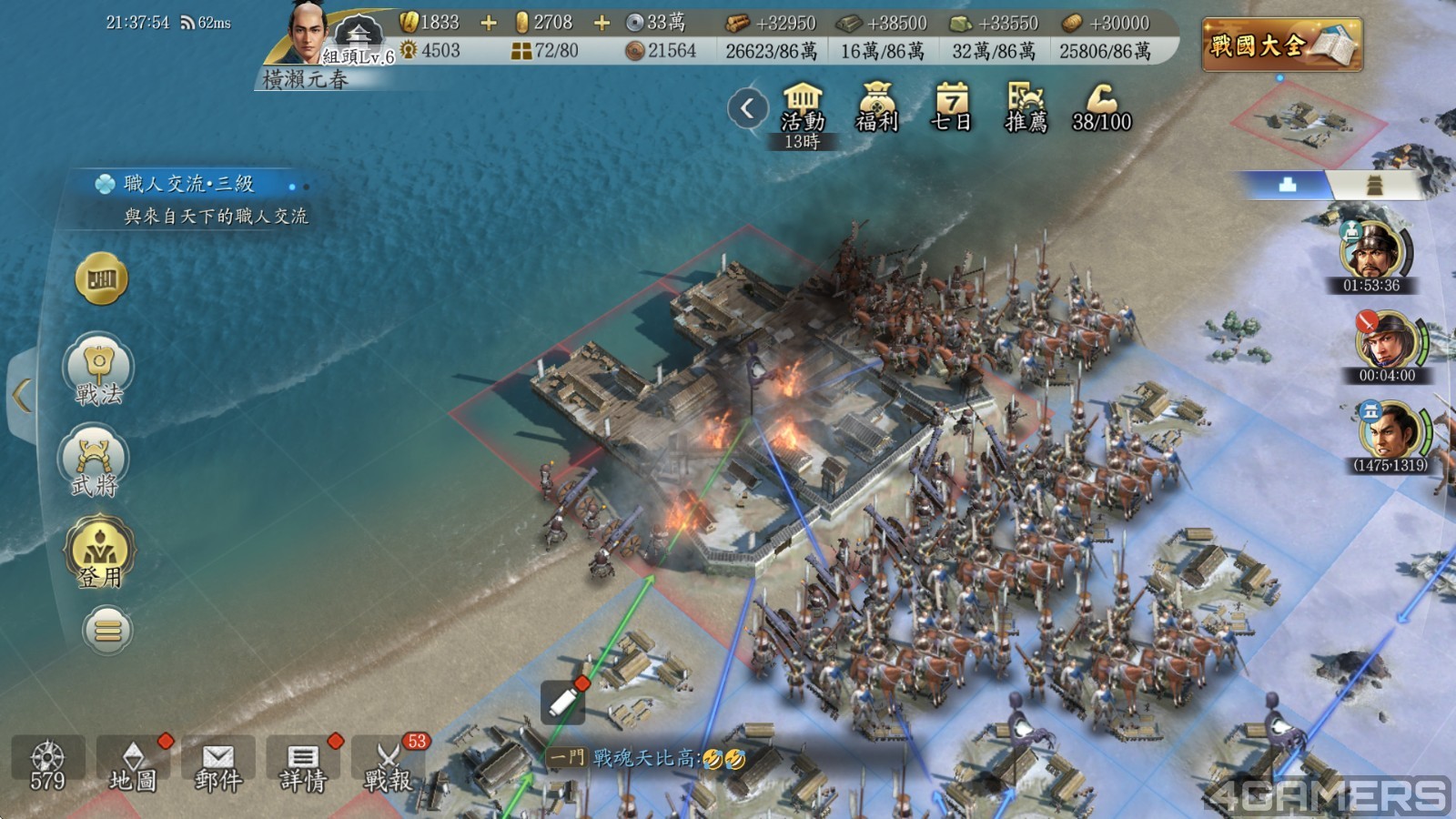Screen dimensions: 1456x819
Task: Open the 福利 benefits bag
Action: [x=876, y=108]
